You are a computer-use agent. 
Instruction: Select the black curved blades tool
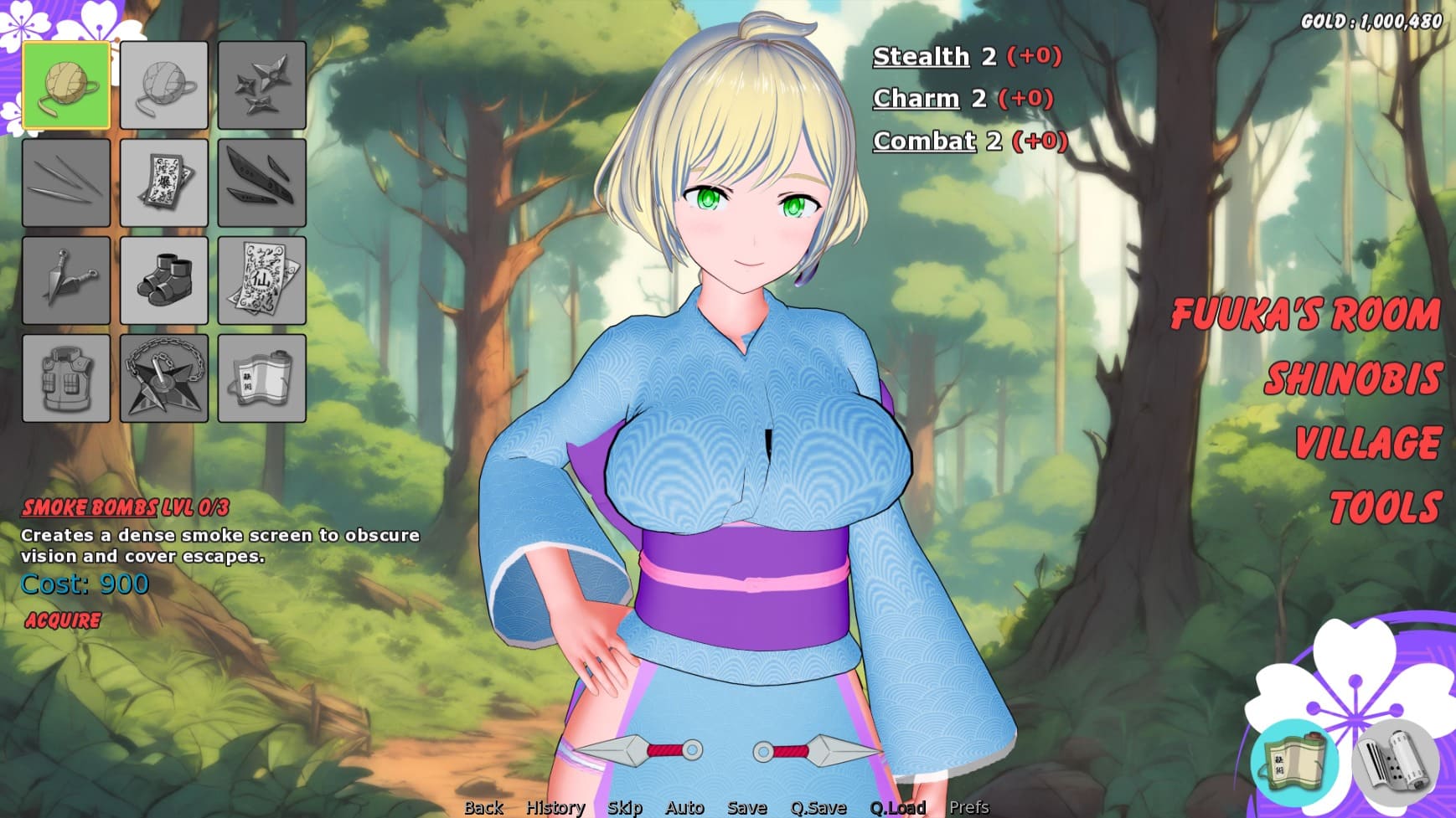pos(261,183)
